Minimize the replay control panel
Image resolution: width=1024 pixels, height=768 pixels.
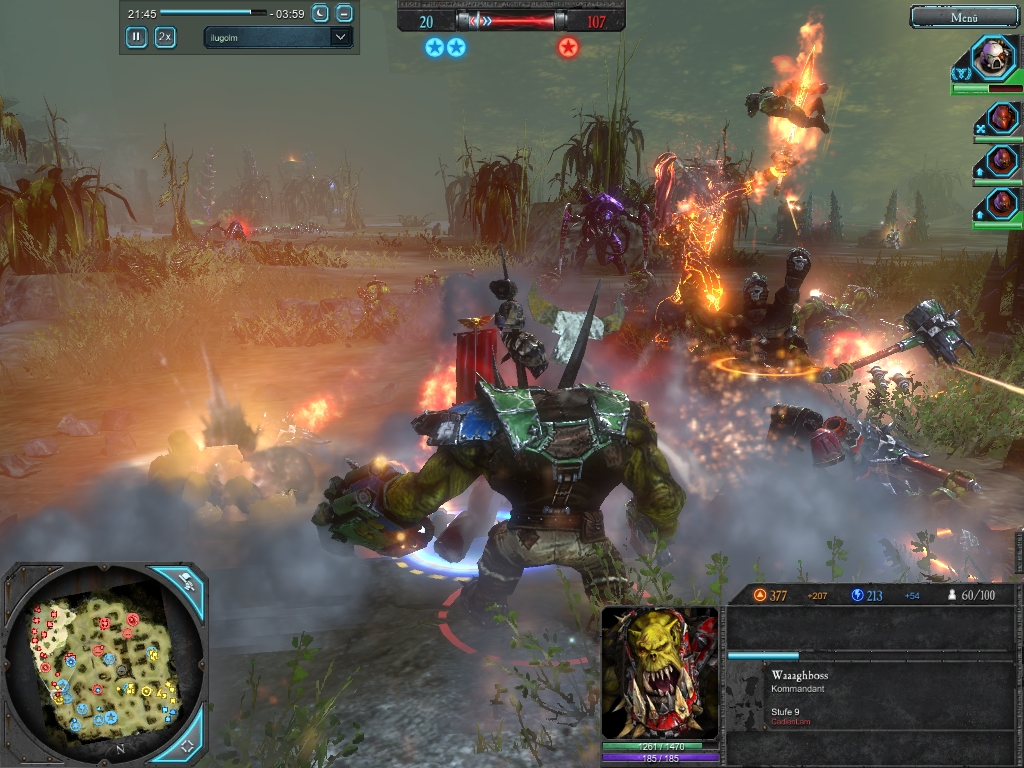click(x=344, y=13)
